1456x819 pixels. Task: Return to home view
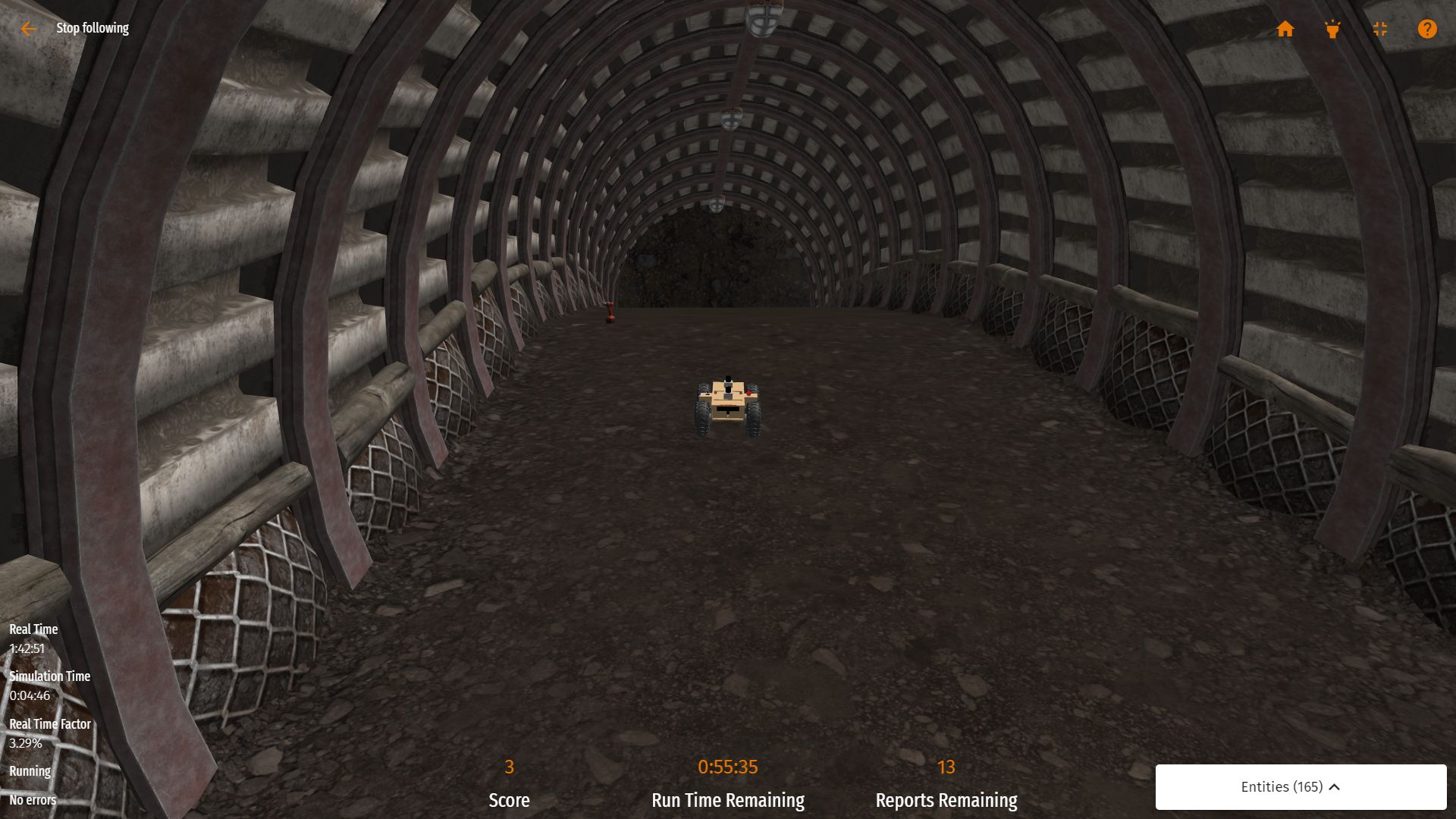tap(1286, 29)
